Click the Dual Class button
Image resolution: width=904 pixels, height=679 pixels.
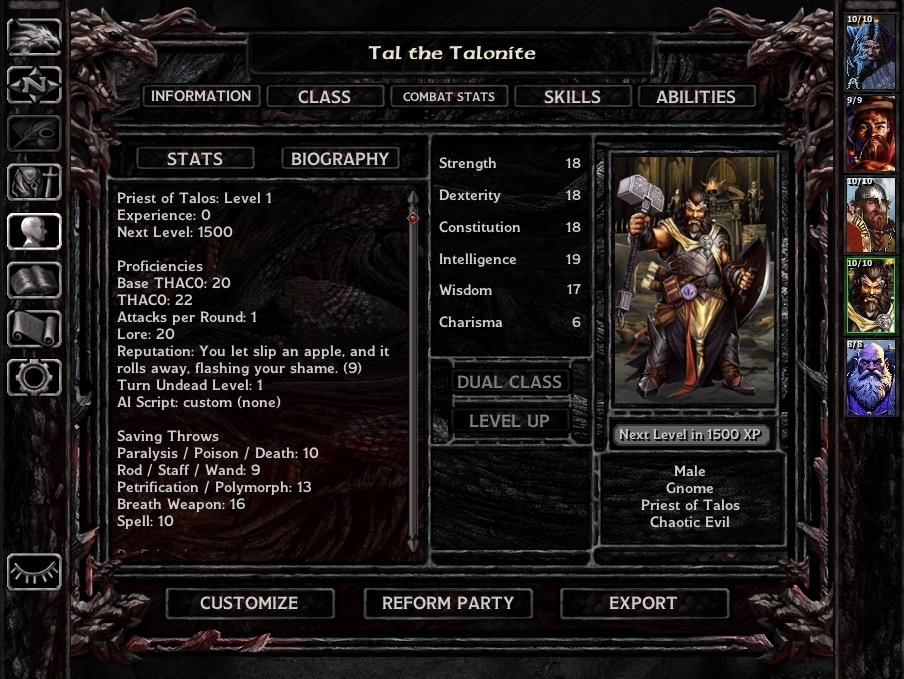click(510, 382)
